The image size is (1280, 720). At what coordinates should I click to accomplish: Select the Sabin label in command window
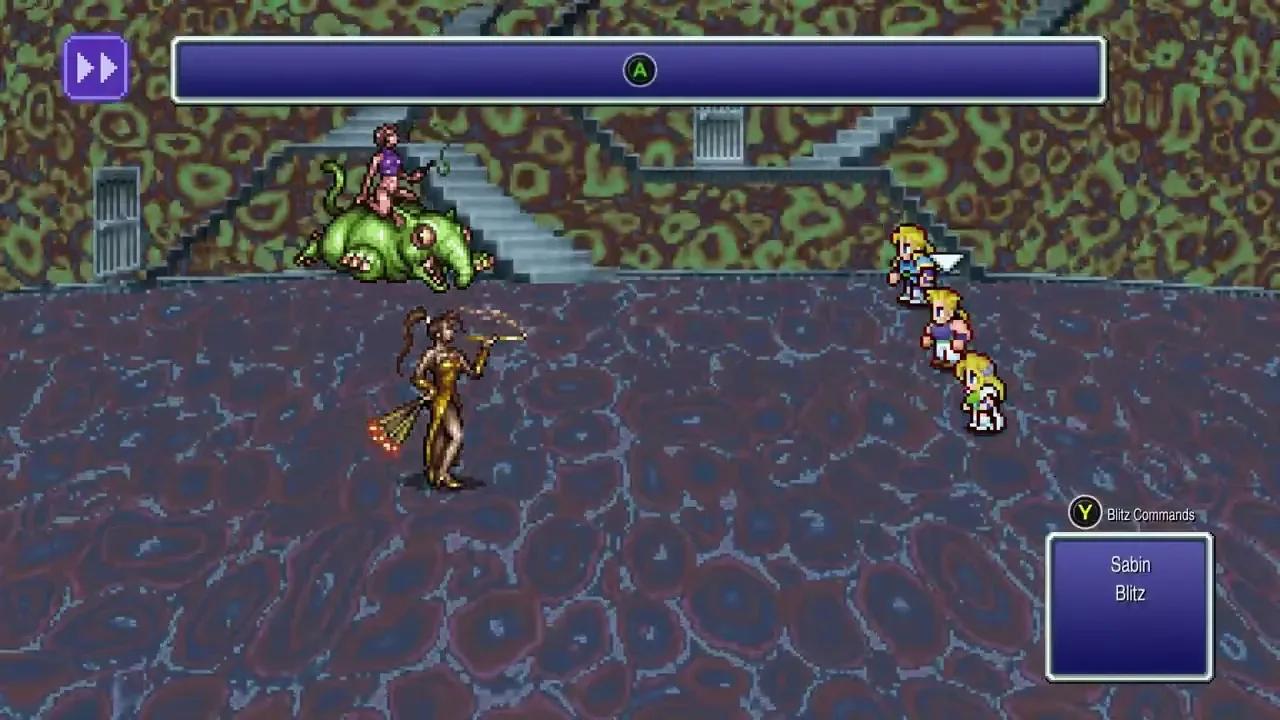(x=1129, y=564)
